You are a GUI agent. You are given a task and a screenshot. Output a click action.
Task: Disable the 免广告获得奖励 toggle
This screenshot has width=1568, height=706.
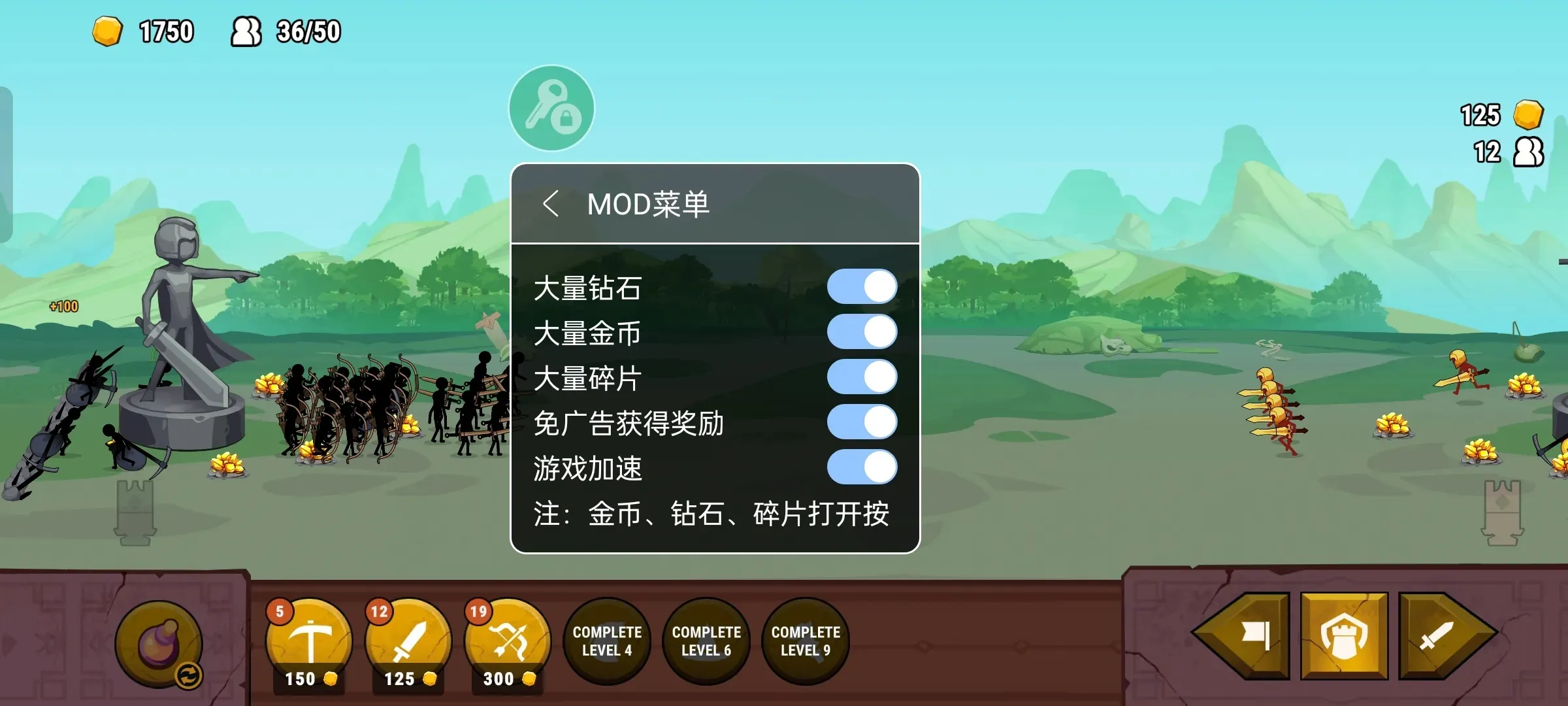(x=860, y=422)
